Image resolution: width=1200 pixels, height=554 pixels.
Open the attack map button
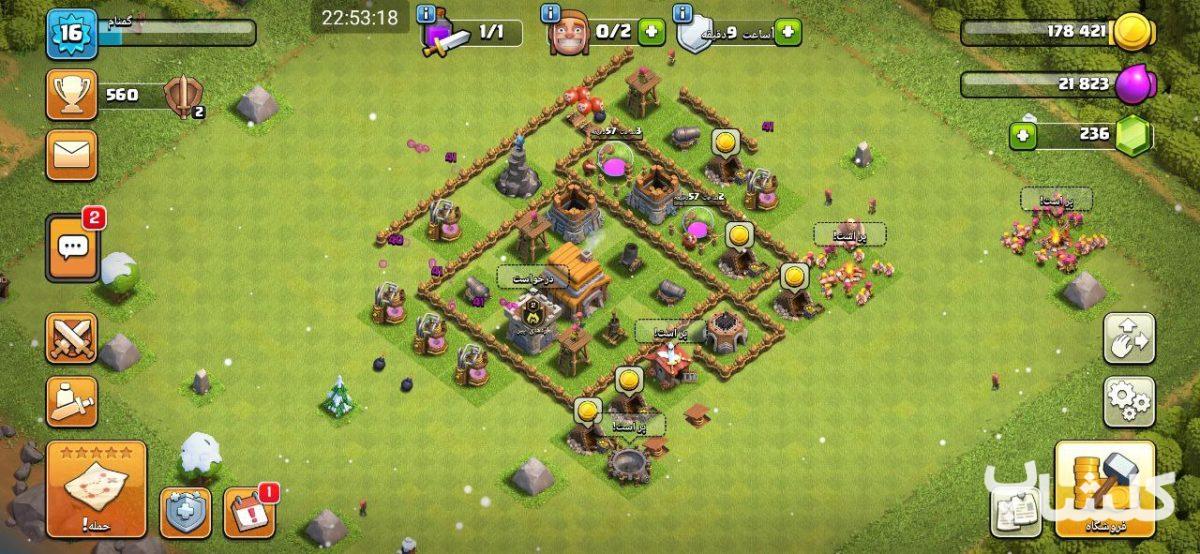(x=96, y=488)
